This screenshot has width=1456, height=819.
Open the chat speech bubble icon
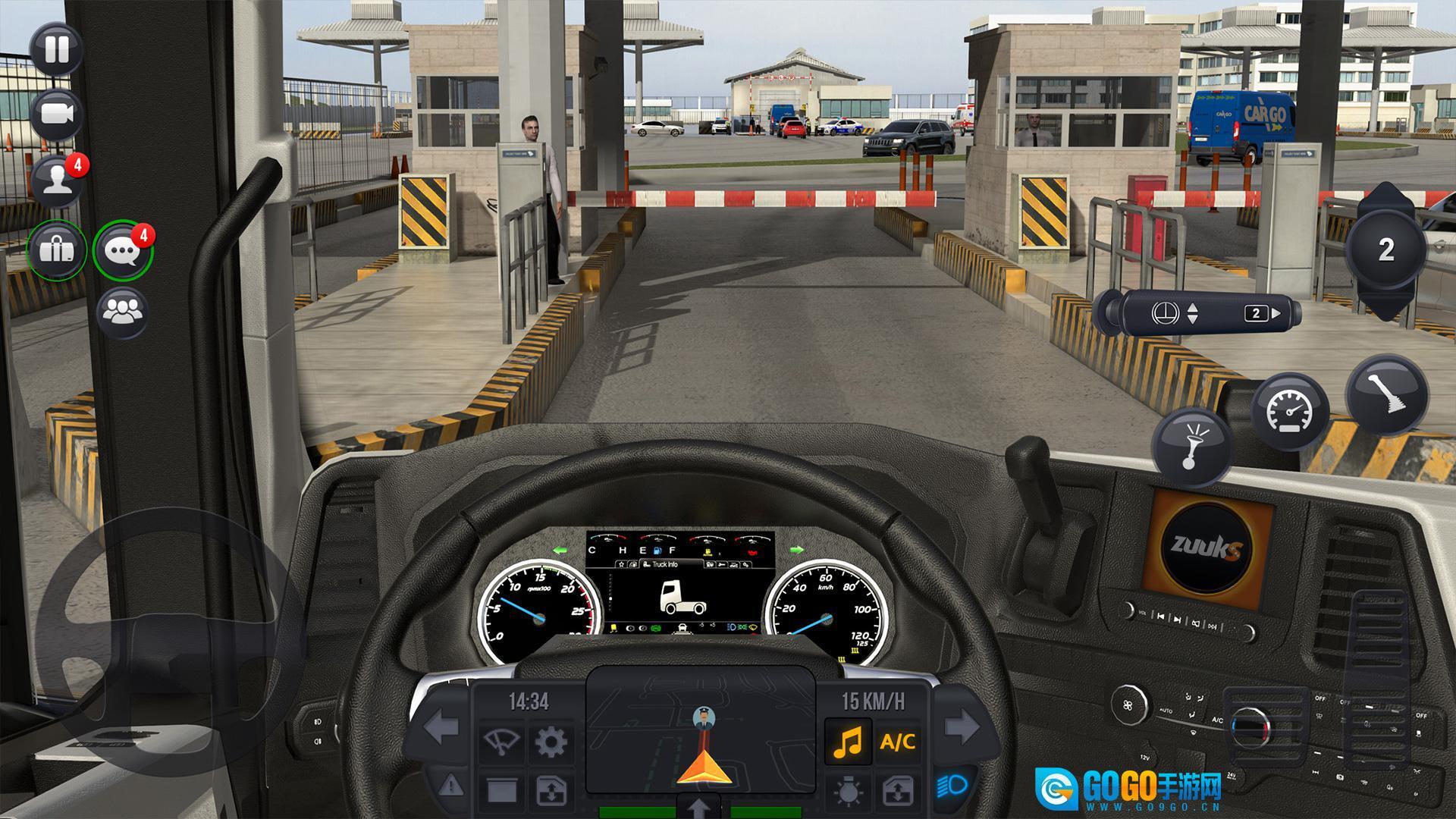pyautogui.click(x=123, y=249)
